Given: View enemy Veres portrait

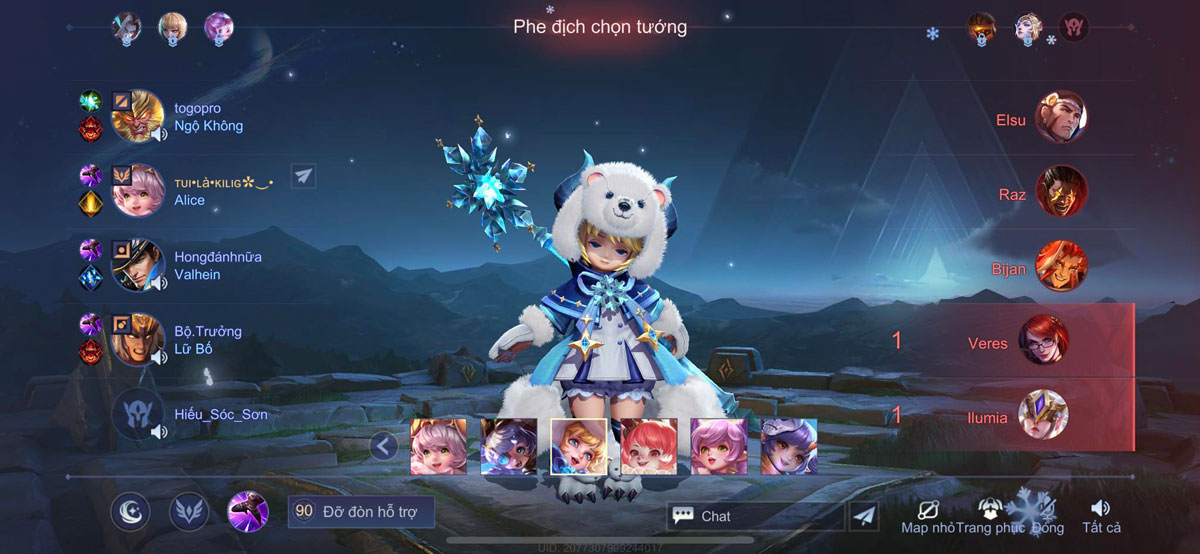Looking at the screenshot, I should [x=1043, y=340].
